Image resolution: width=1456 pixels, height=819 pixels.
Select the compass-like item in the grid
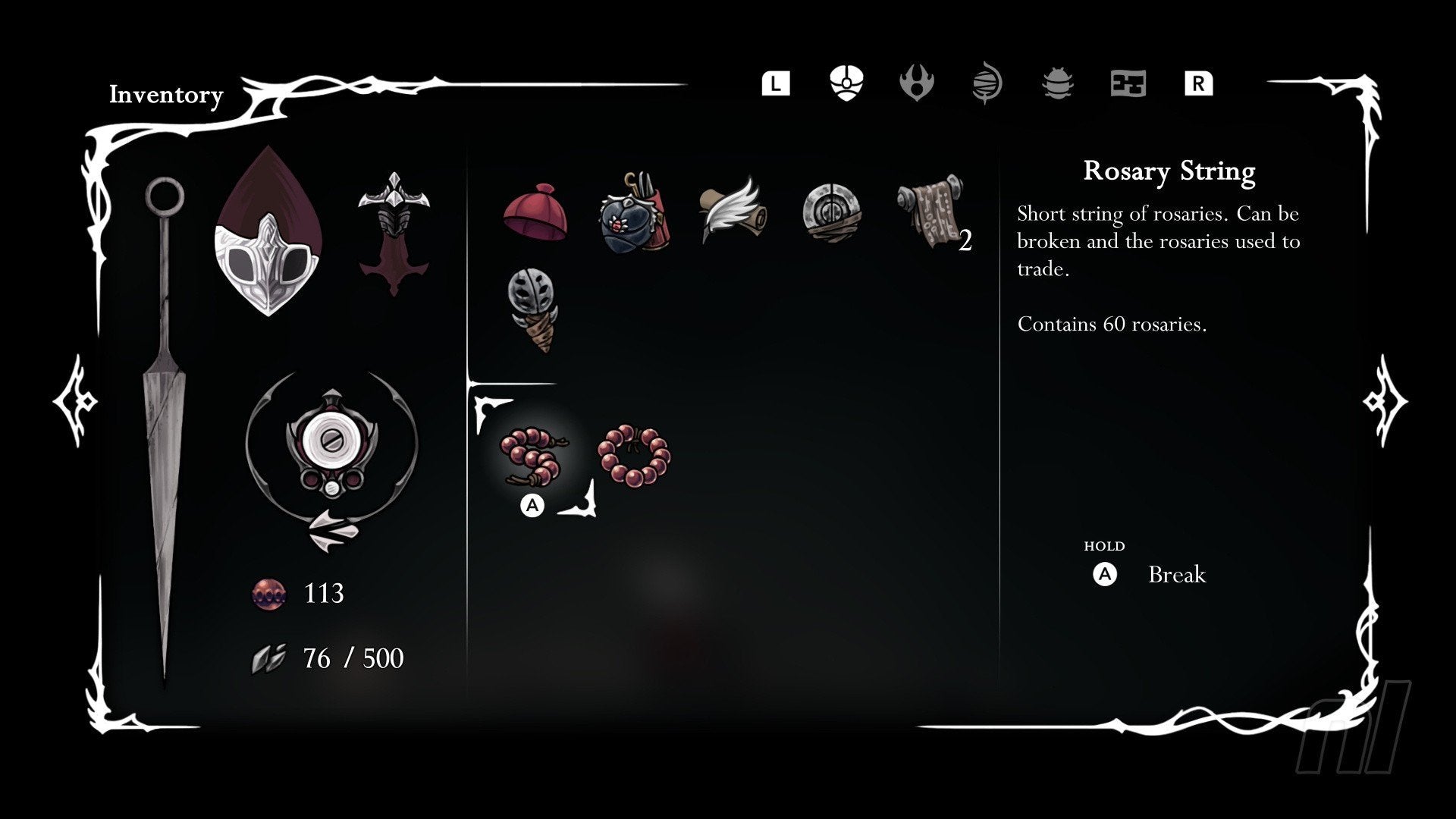(x=829, y=213)
